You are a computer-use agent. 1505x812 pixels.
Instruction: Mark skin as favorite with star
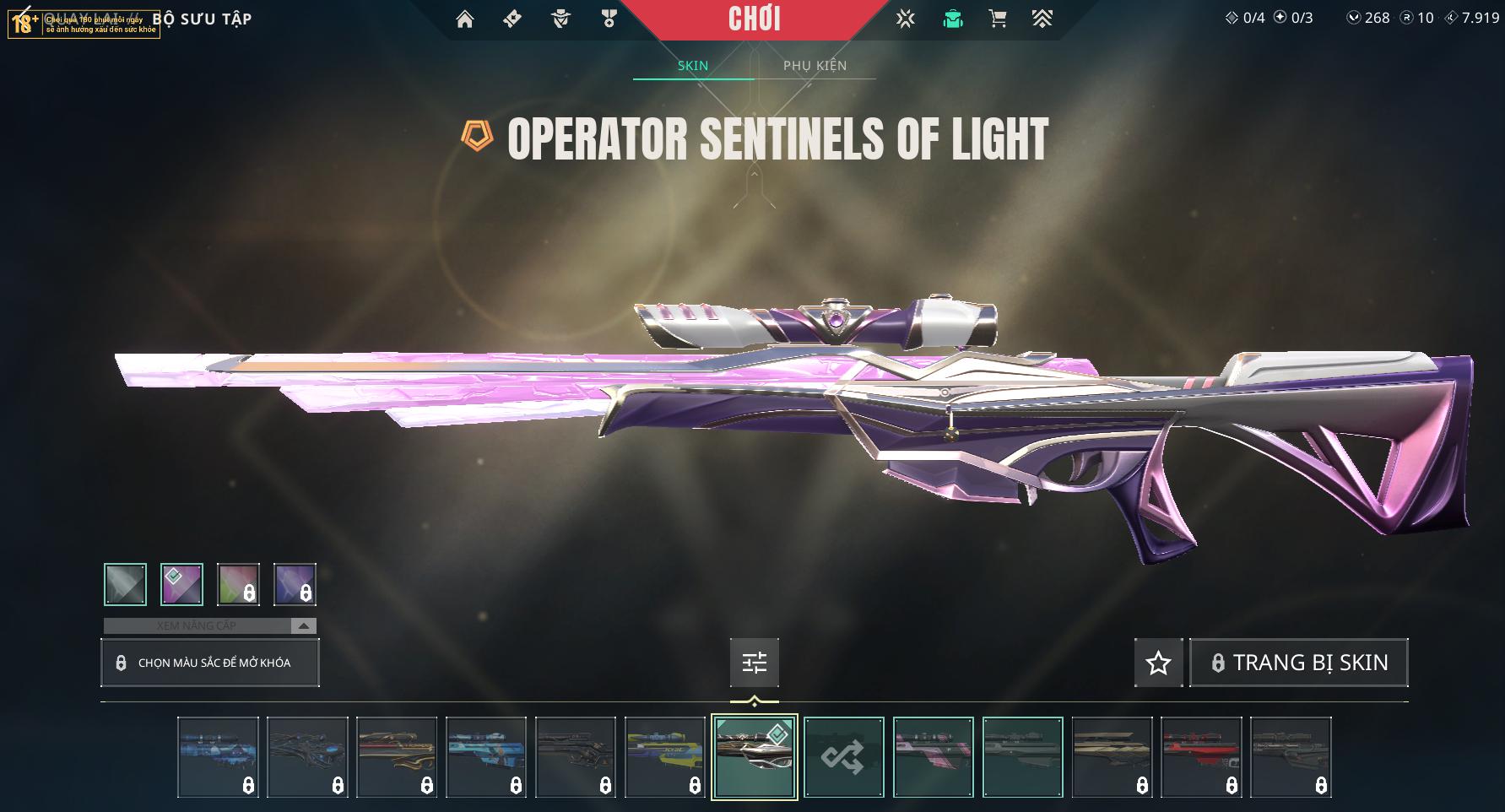click(1158, 663)
